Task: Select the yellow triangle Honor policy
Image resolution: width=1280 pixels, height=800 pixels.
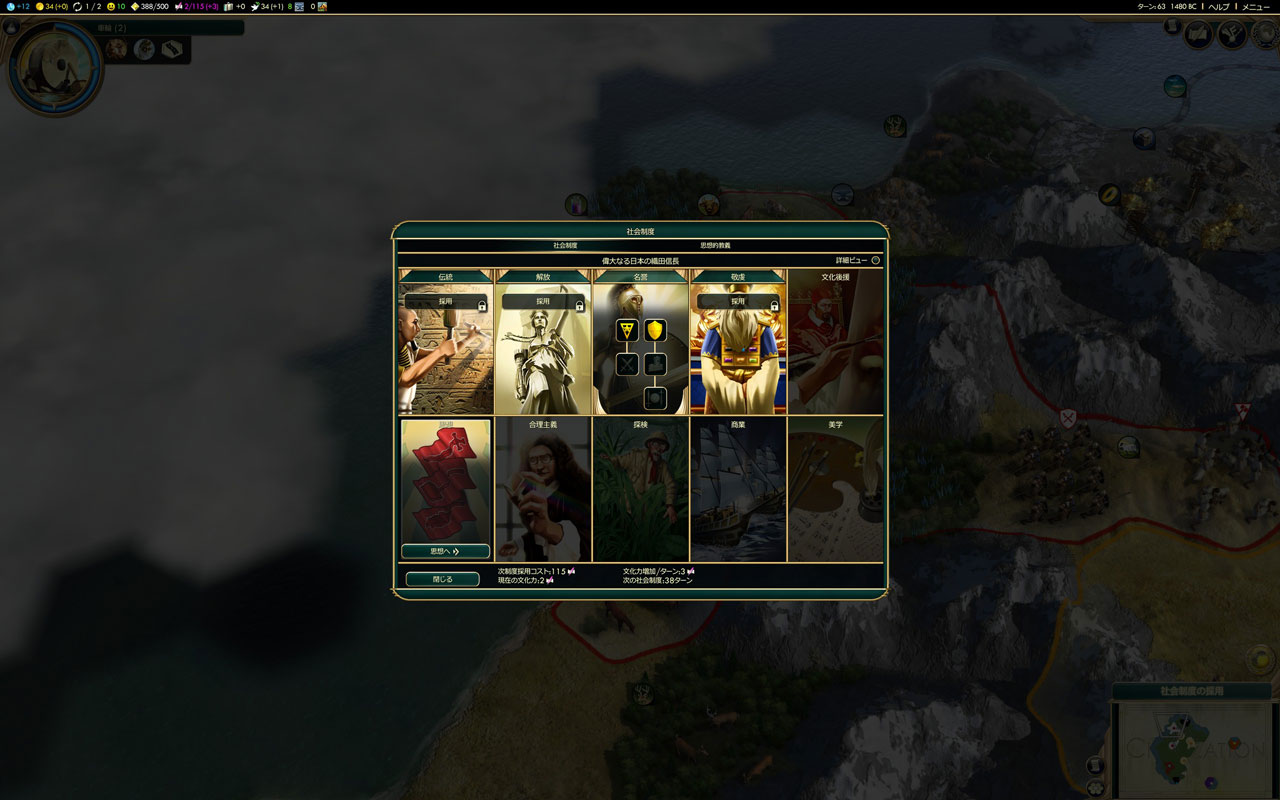Action: [627, 330]
